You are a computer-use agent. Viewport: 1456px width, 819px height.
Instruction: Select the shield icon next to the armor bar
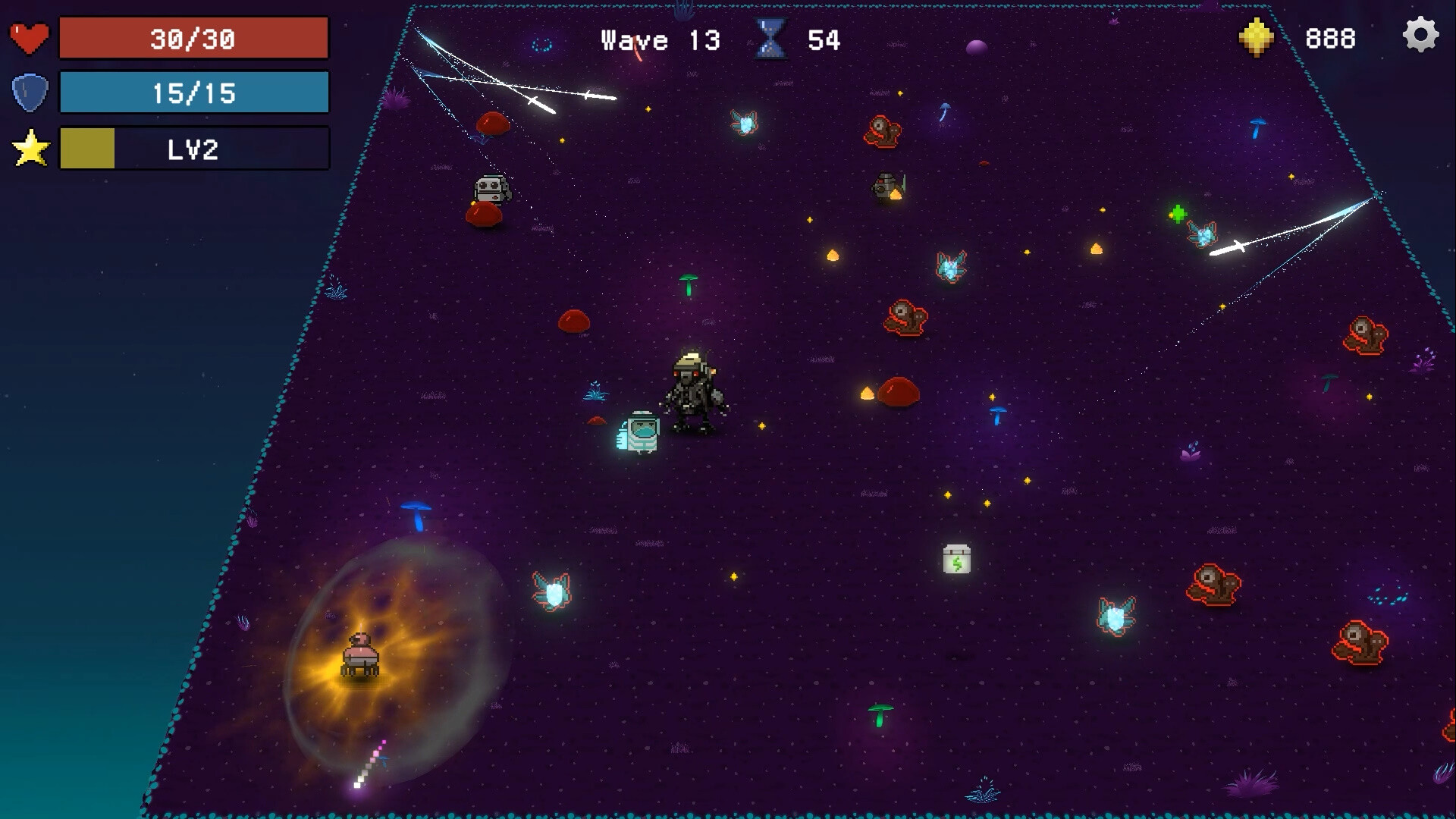pyautogui.click(x=29, y=91)
